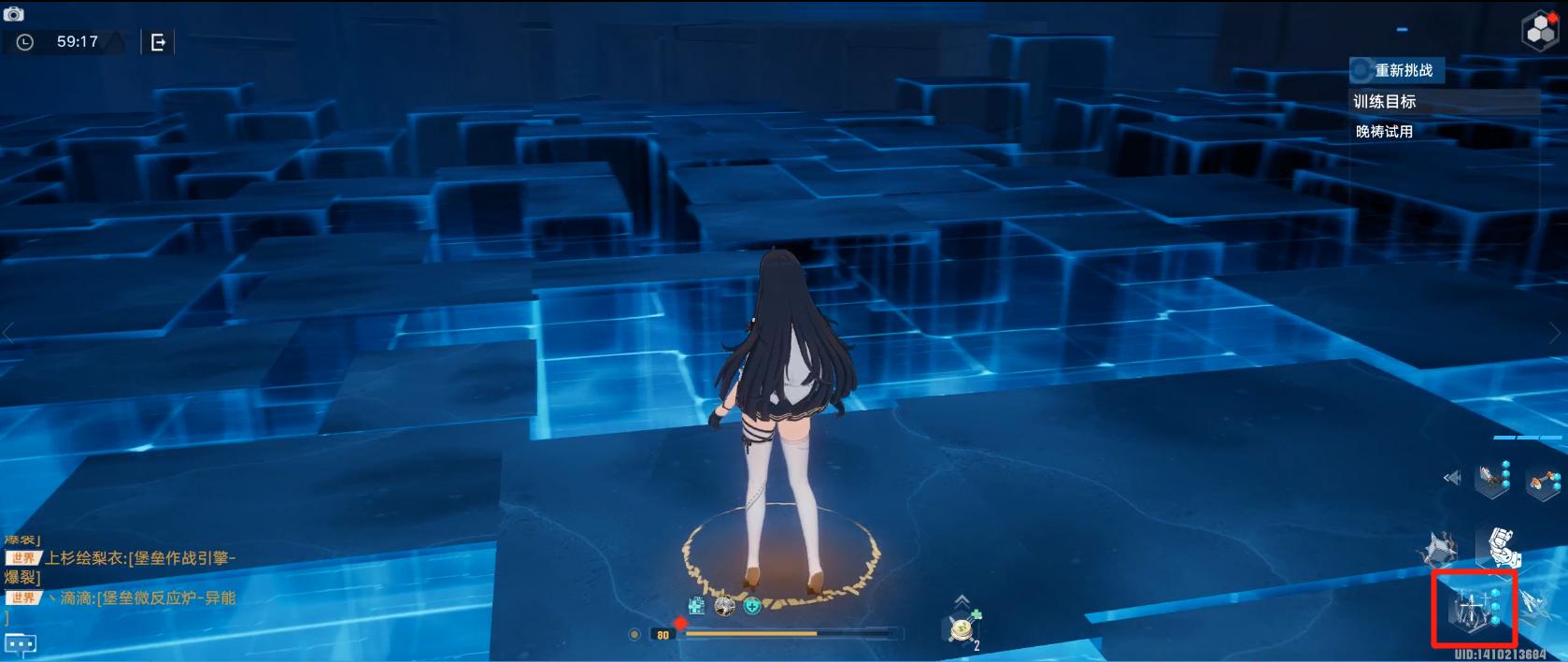
Task: Eat the food dish healing item
Action: (962, 629)
